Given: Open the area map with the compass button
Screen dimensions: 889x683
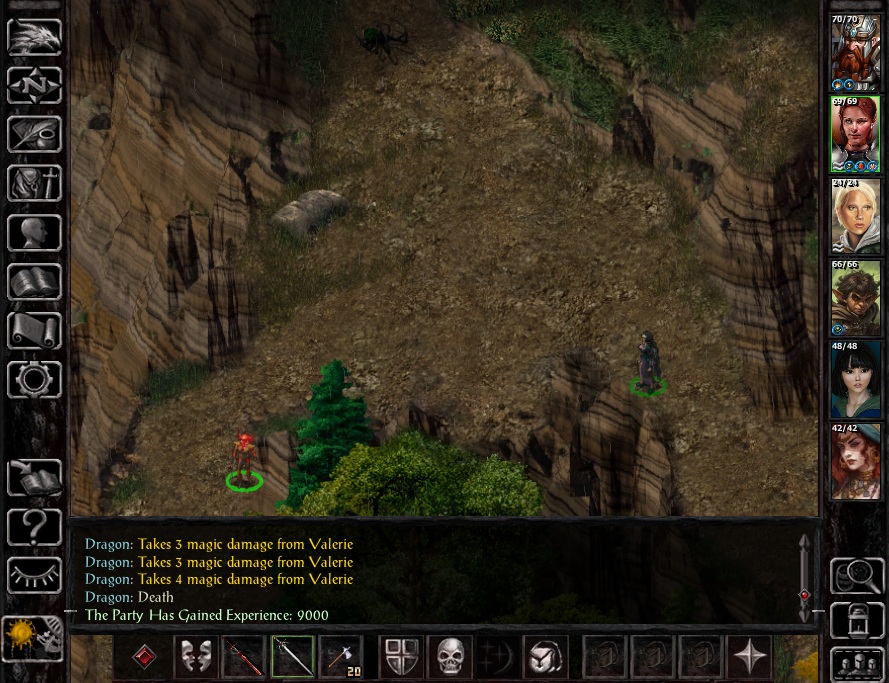Looking at the screenshot, I should (x=34, y=86).
